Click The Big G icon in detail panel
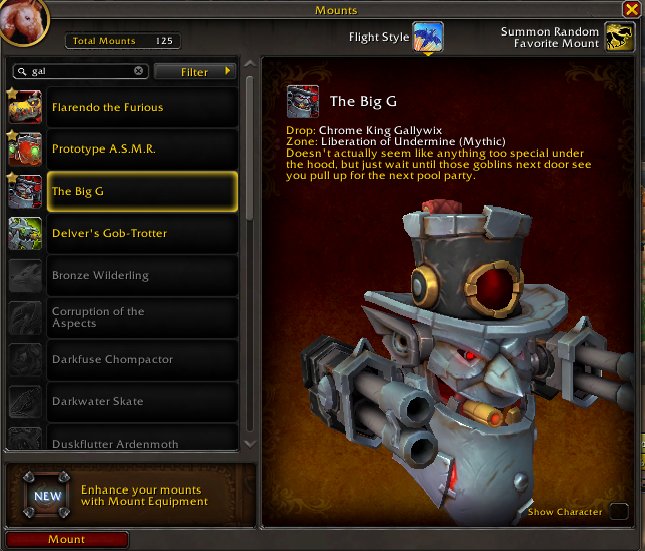Image resolution: width=645 pixels, height=551 pixels. click(303, 101)
